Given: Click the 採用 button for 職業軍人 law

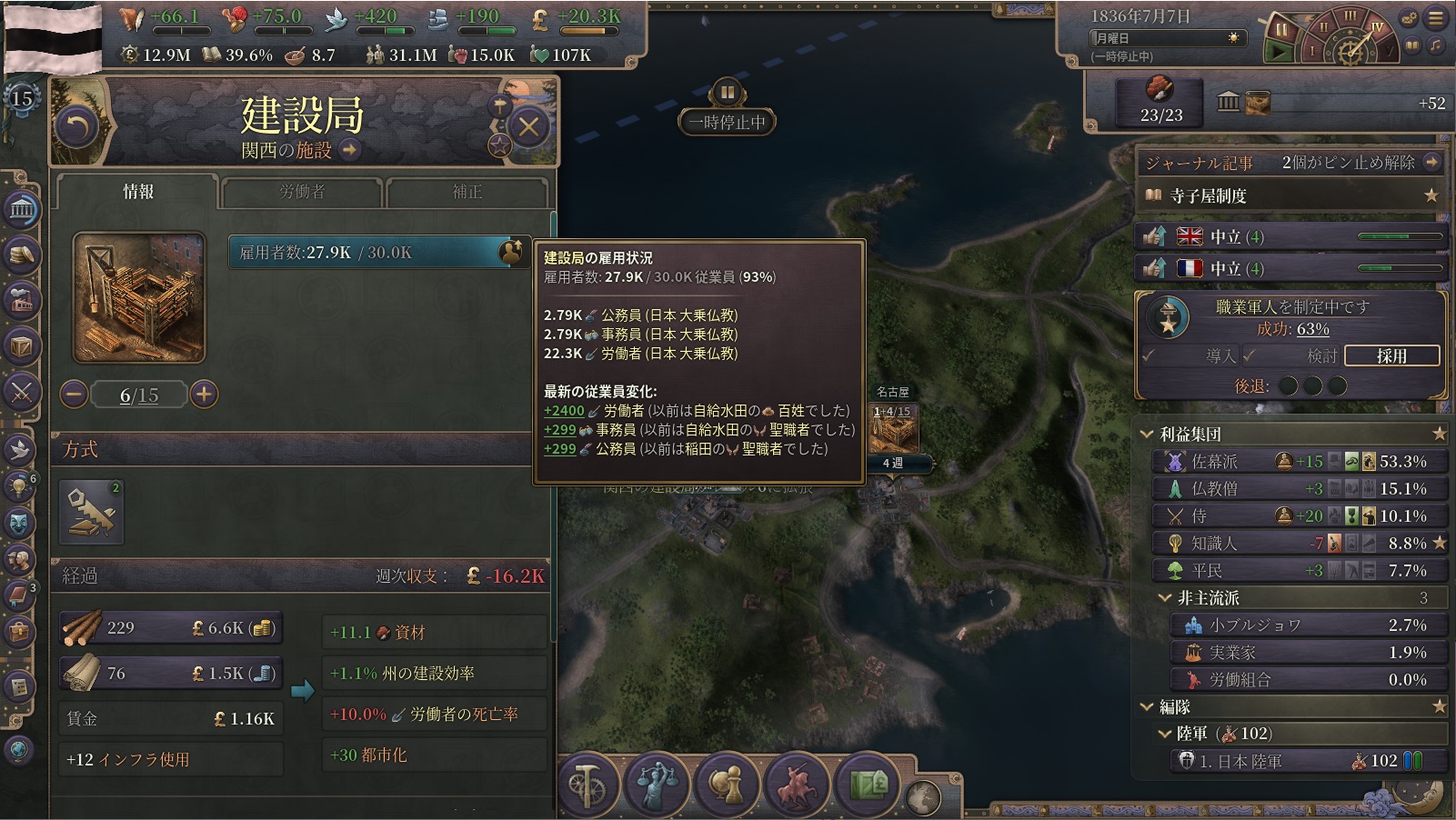Looking at the screenshot, I should 1391,355.
